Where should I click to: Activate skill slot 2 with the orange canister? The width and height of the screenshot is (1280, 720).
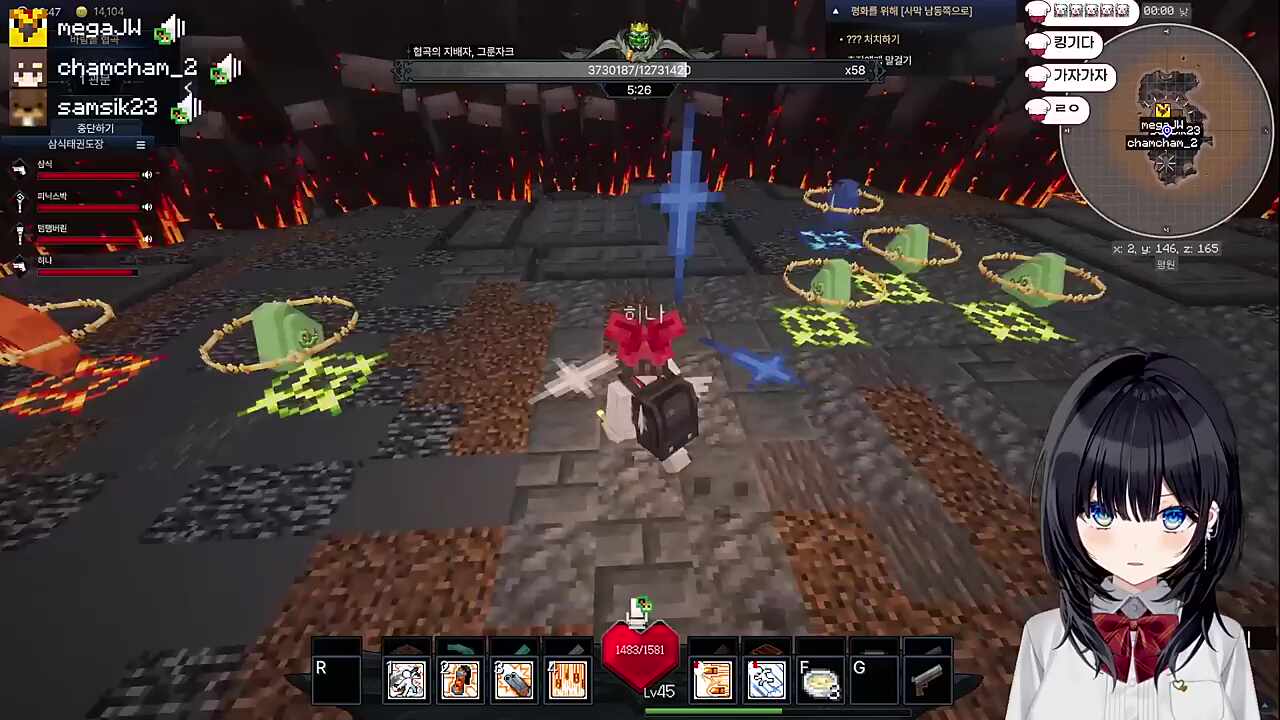pyautogui.click(x=460, y=681)
